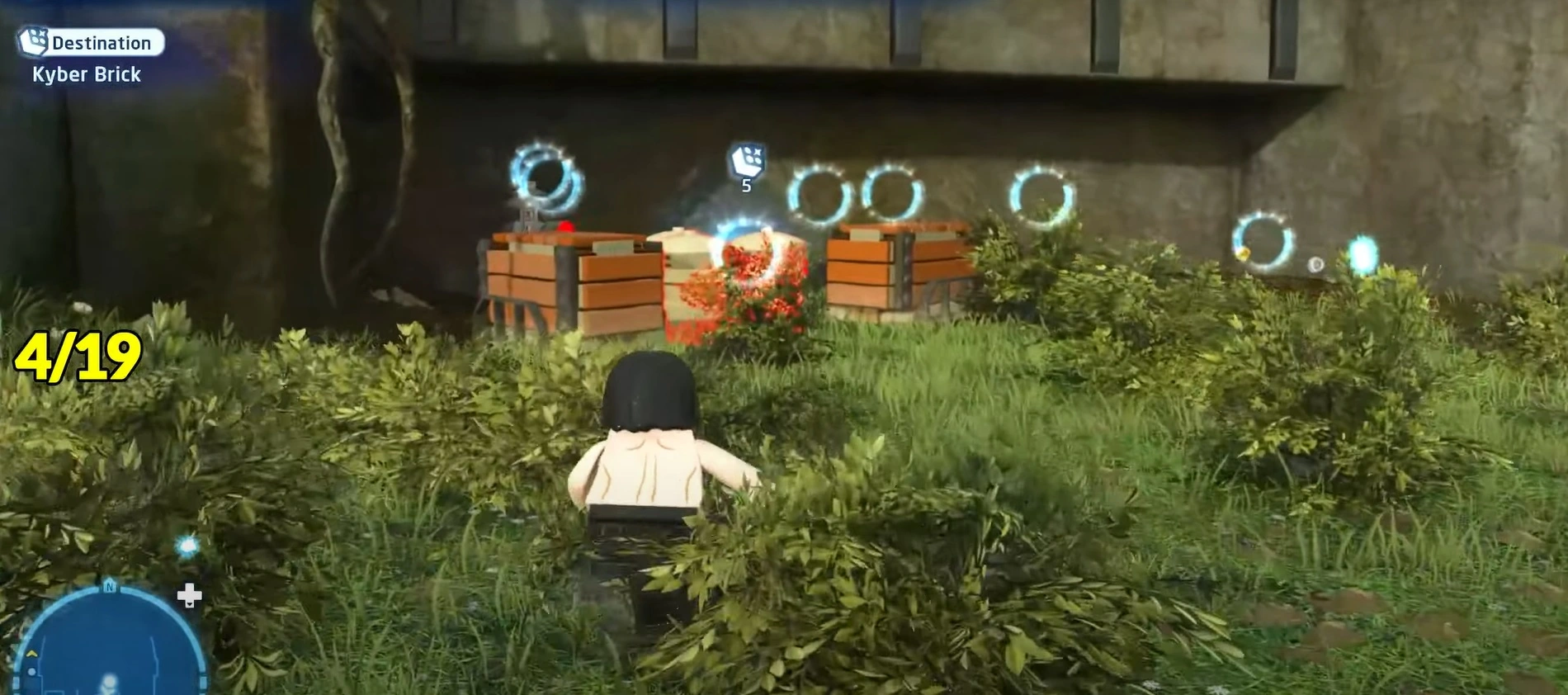Select the yellow arrow indicator on the minimap
Image resolution: width=1568 pixels, height=695 pixels.
31,655
